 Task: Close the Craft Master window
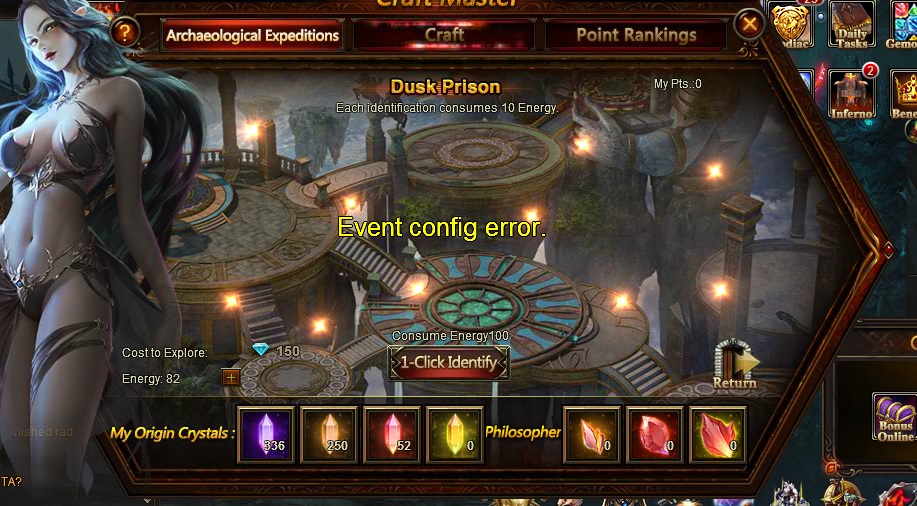pyautogui.click(x=749, y=24)
